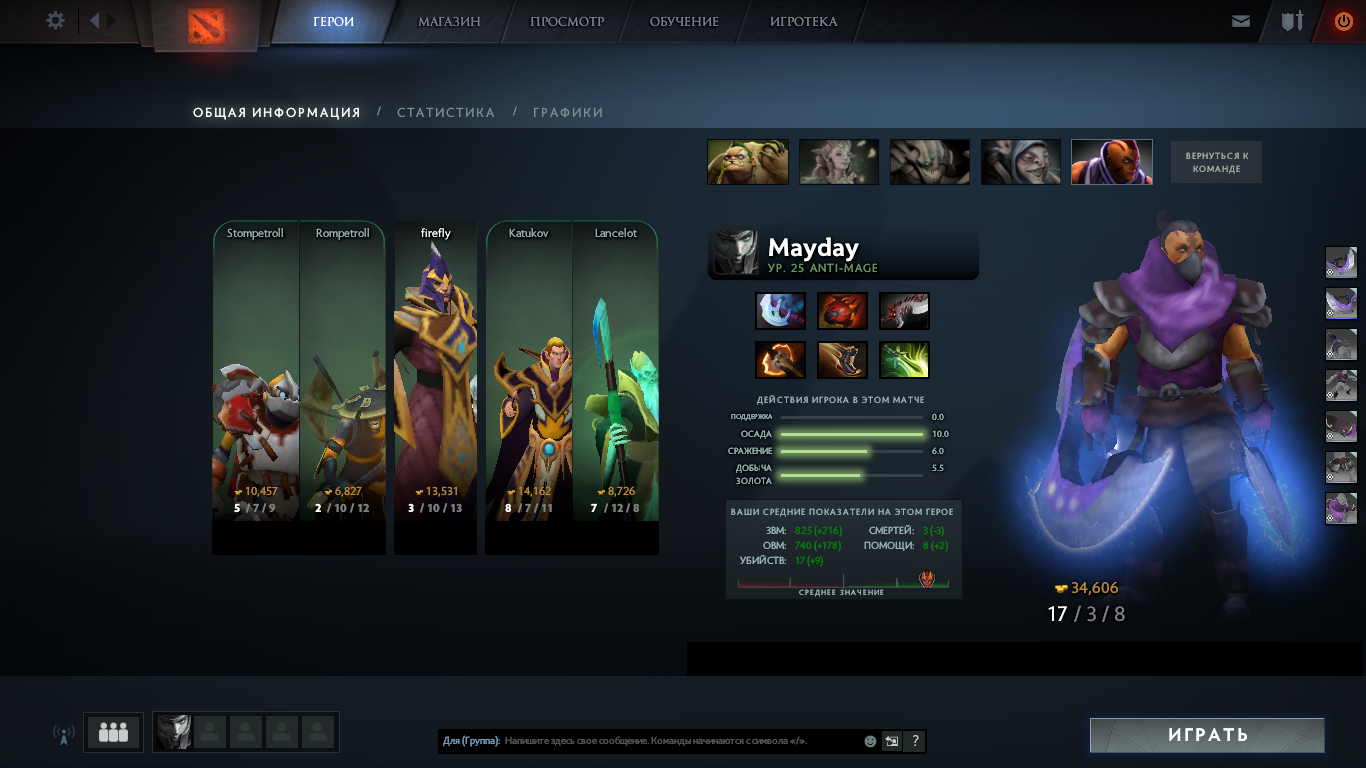
Task: Open the ПРОСМОТР watch menu
Action: click(567, 21)
